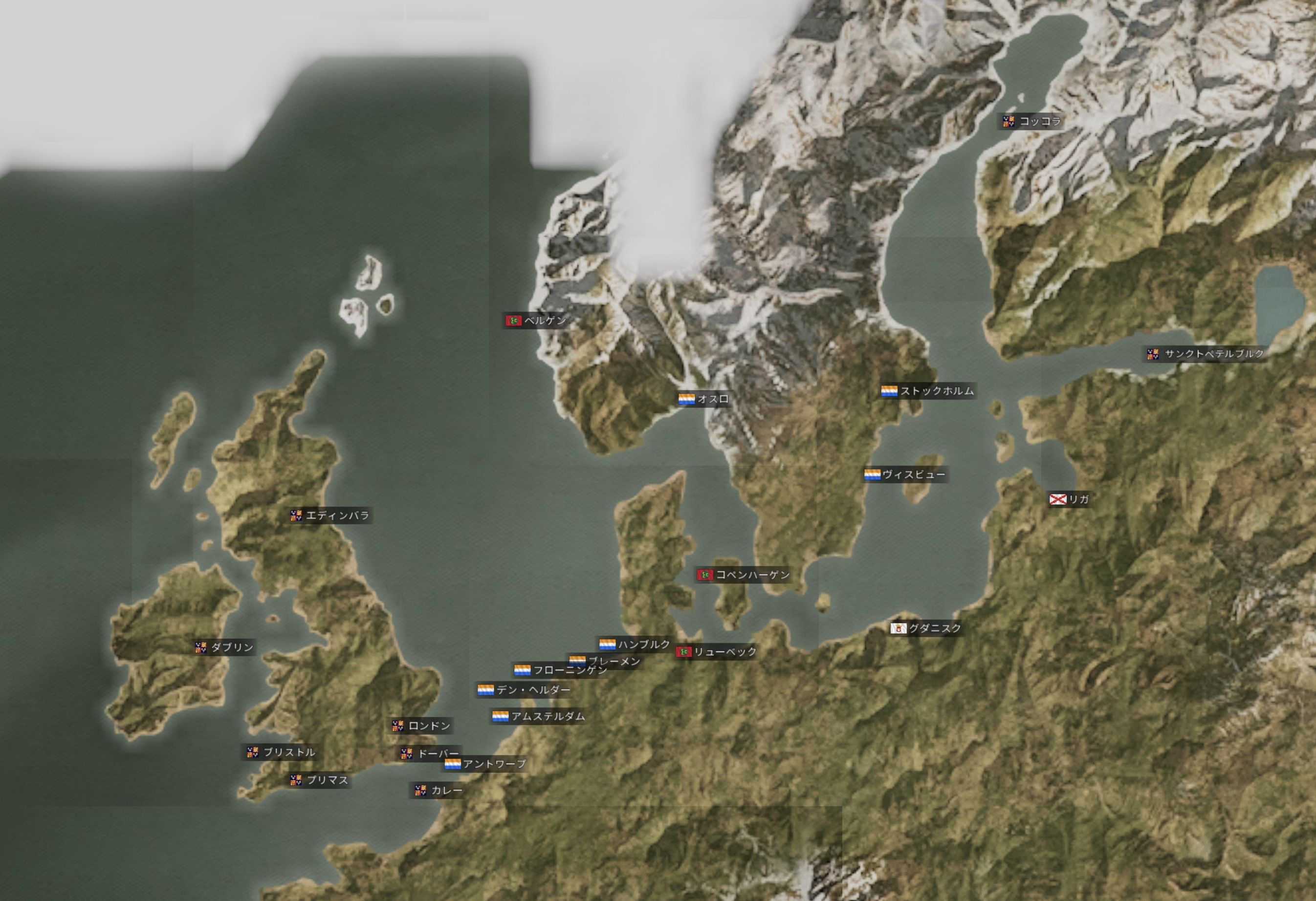This screenshot has height=901, width=1316.
Task: Select the ヴィスビュー port marker
Action: click(x=905, y=475)
